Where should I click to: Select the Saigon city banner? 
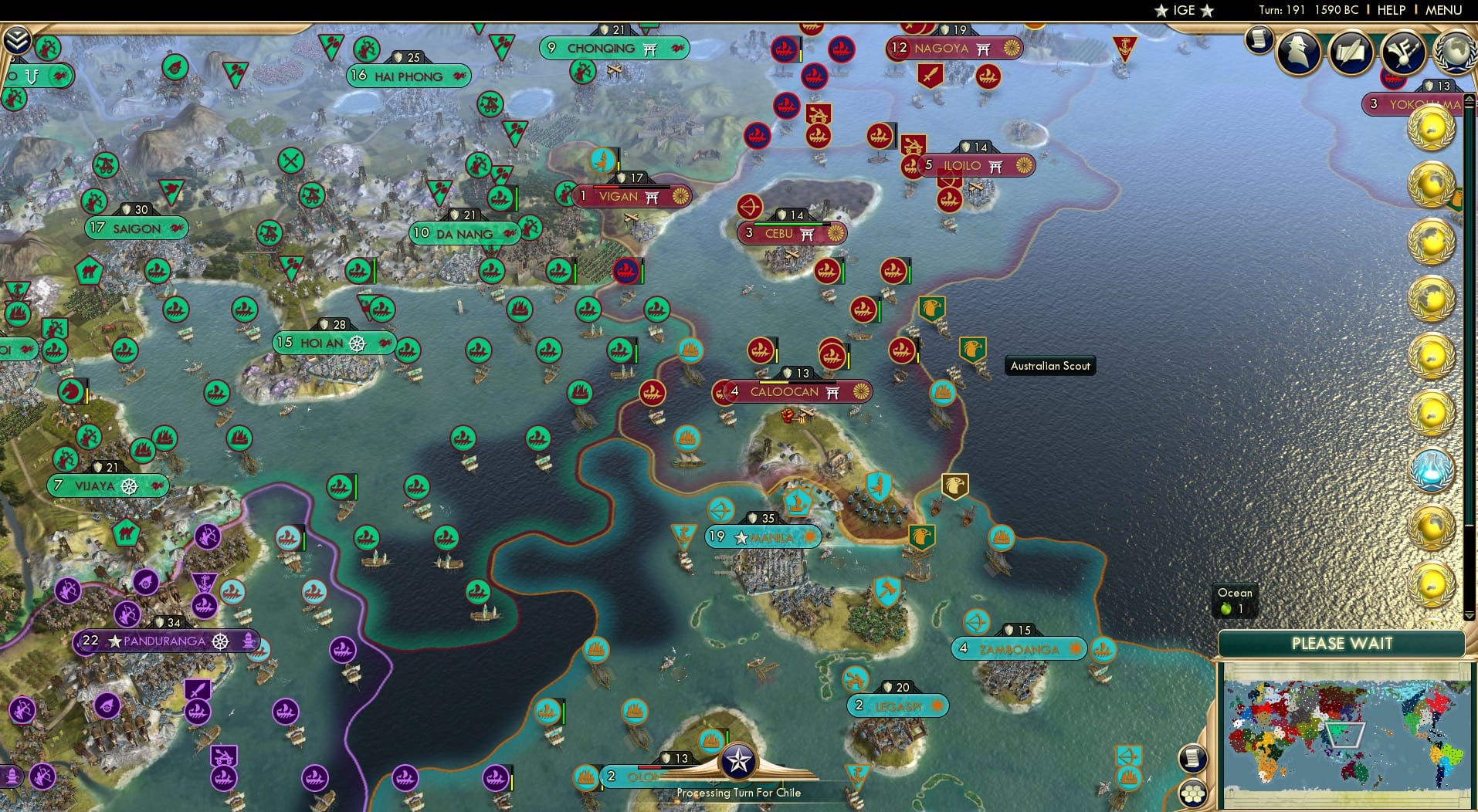136,228
